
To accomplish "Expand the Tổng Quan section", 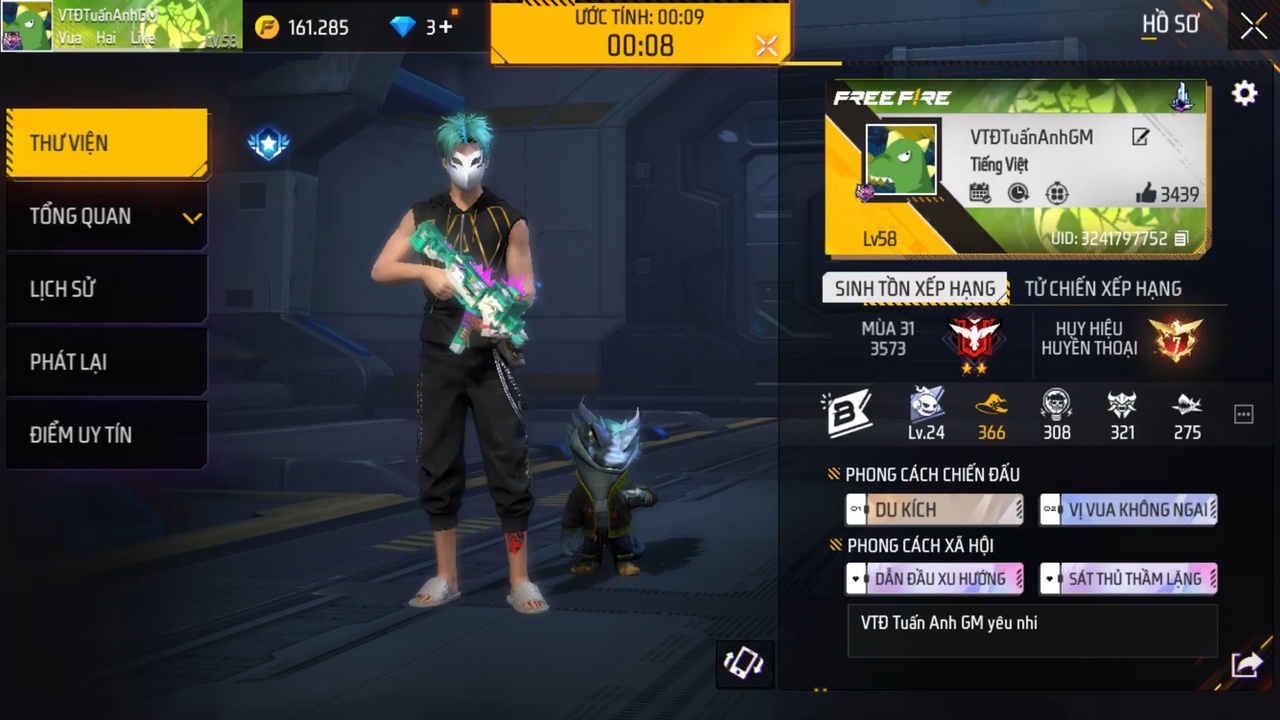I will point(107,216).
